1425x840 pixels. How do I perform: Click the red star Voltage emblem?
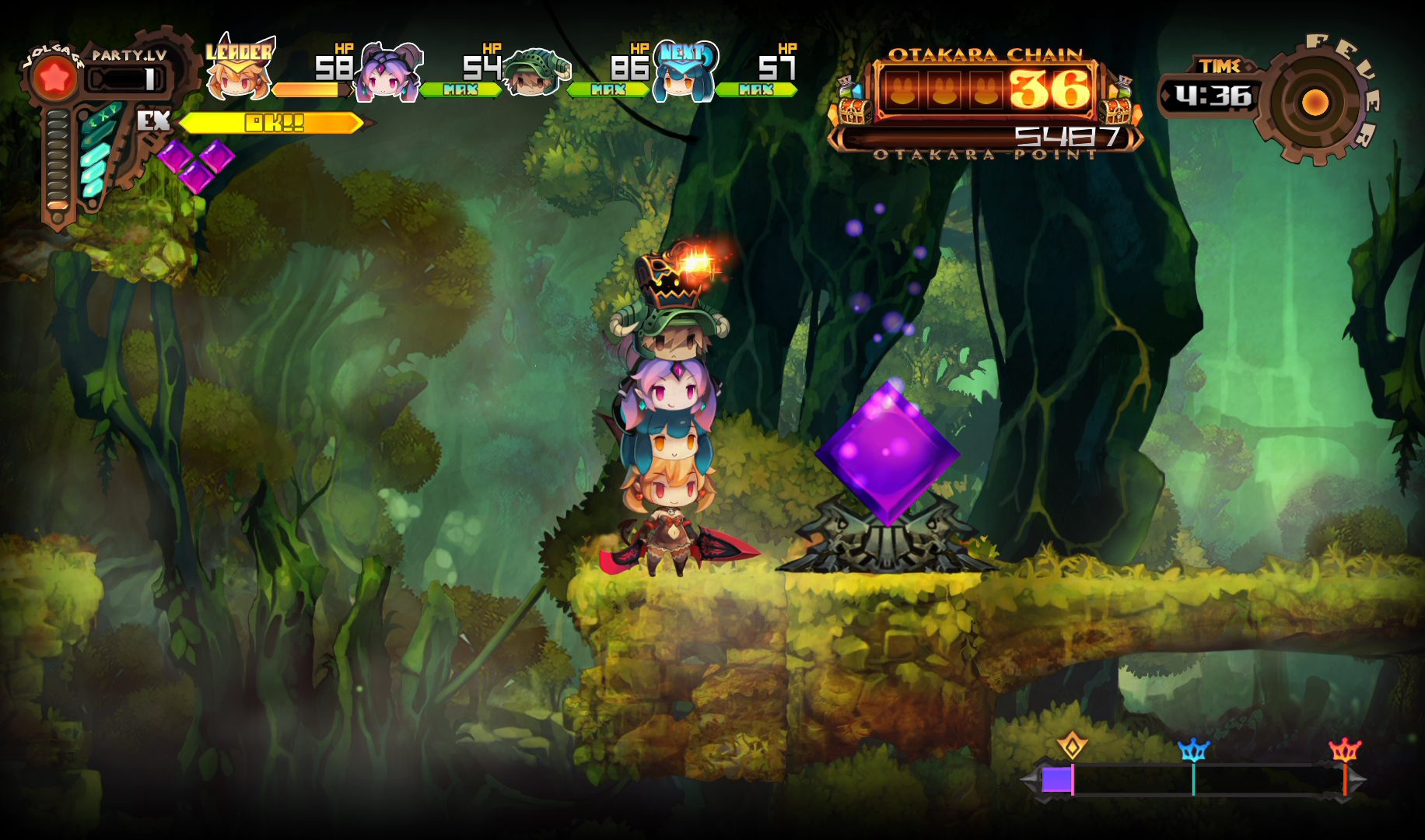[x=54, y=78]
